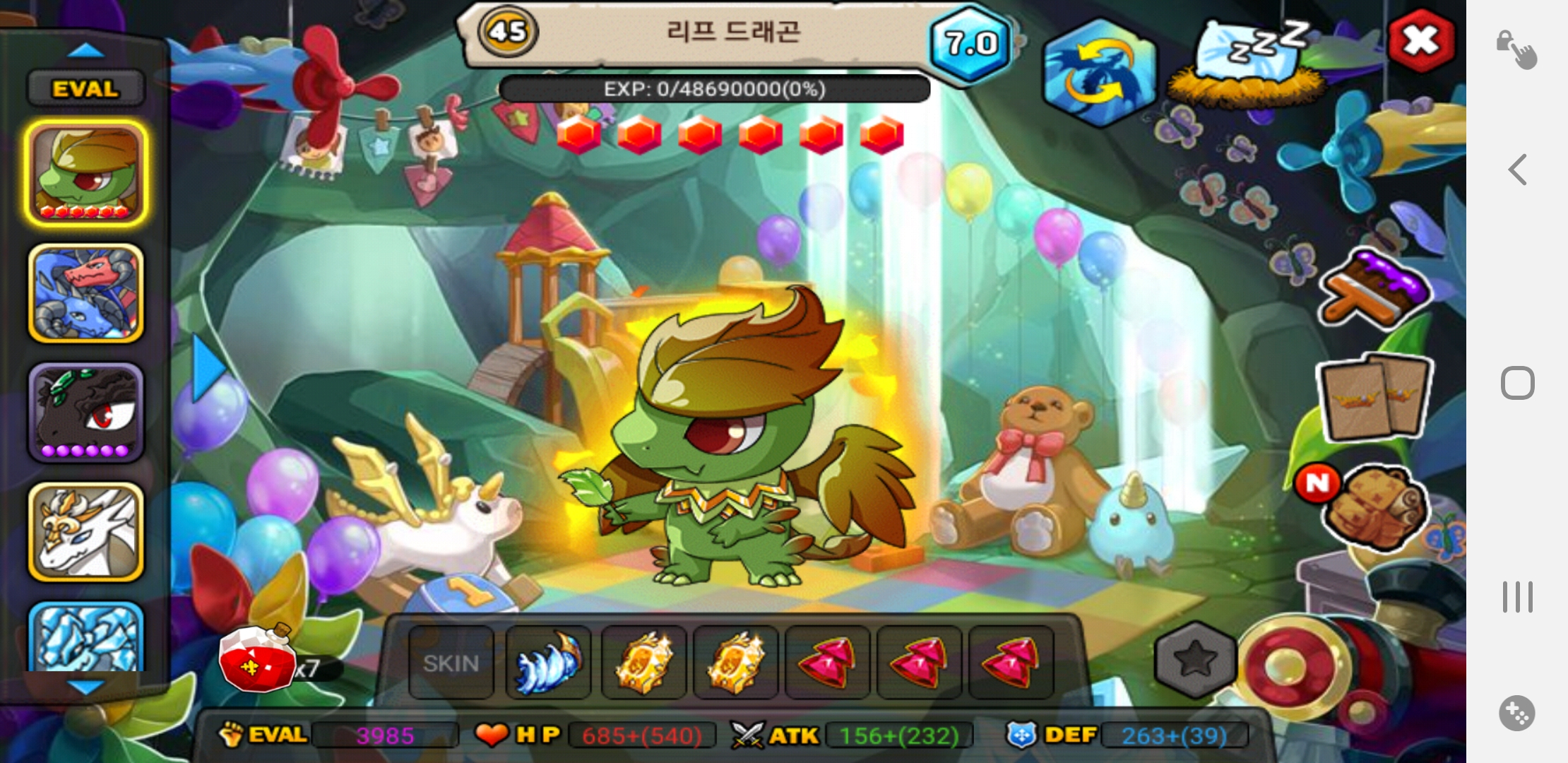Click the blue arrow beside dragon list

(x=208, y=367)
